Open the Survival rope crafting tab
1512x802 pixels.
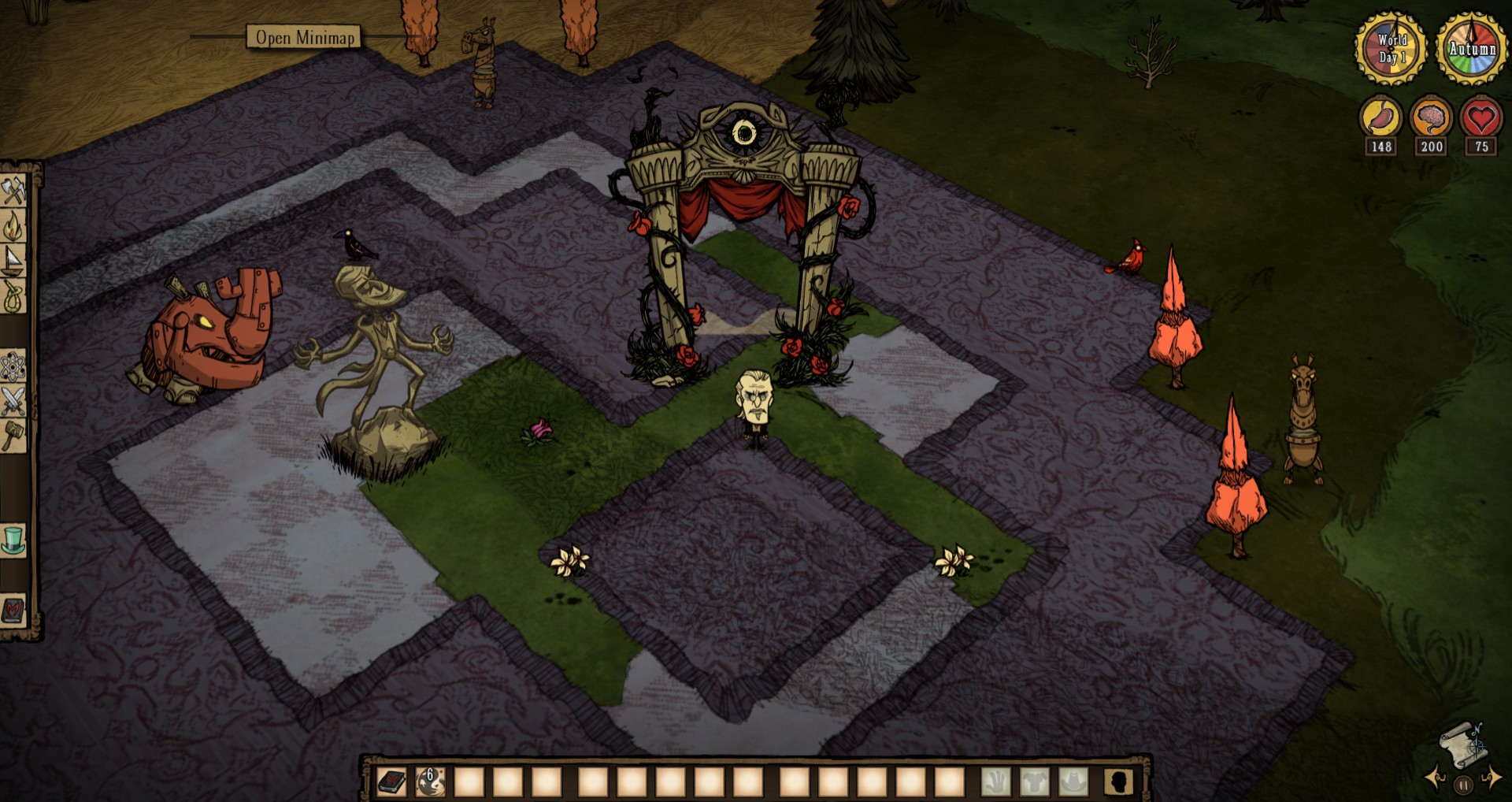(13, 297)
